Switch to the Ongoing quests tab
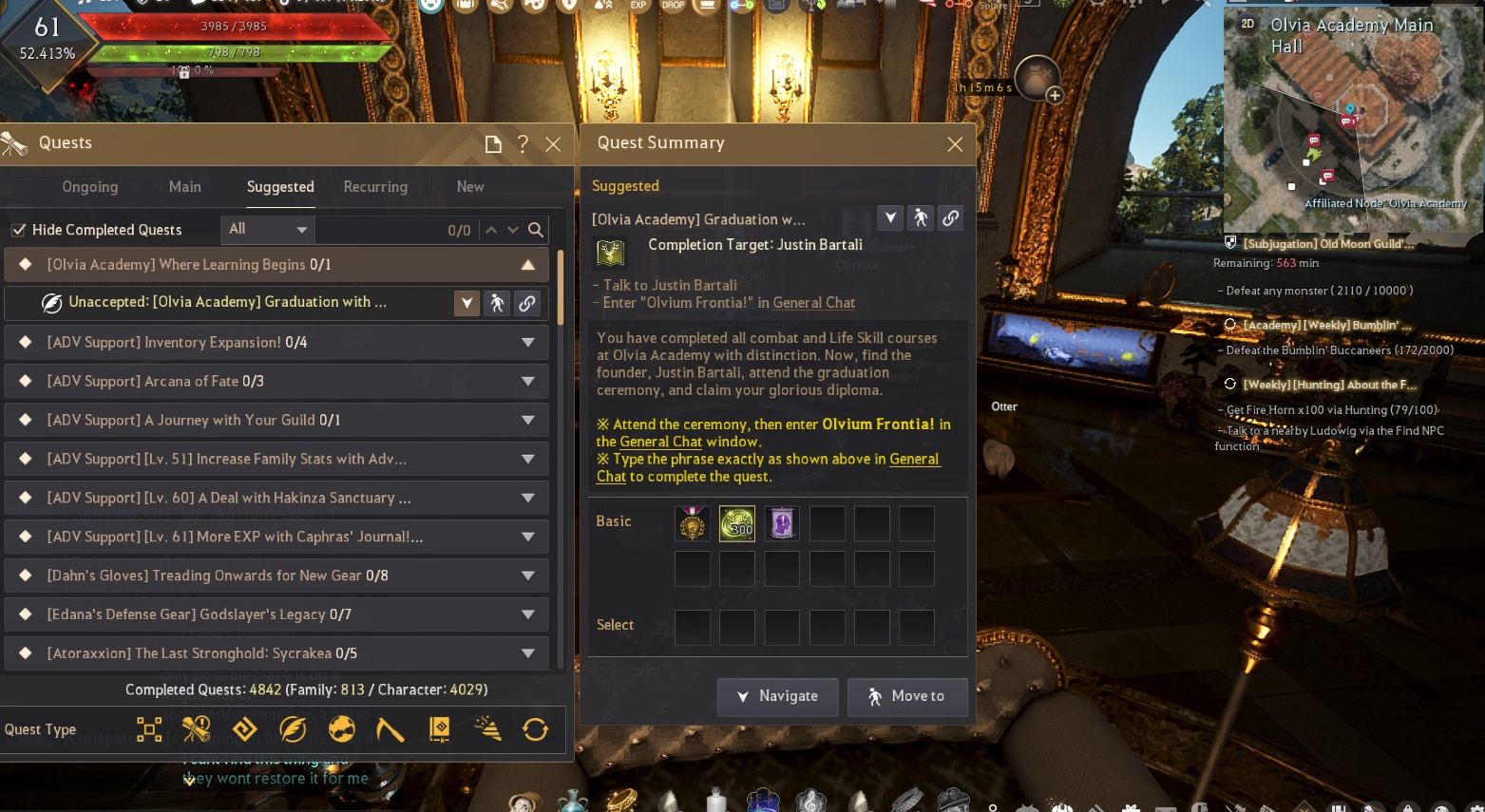1485x812 pixels. click(90, 187)
